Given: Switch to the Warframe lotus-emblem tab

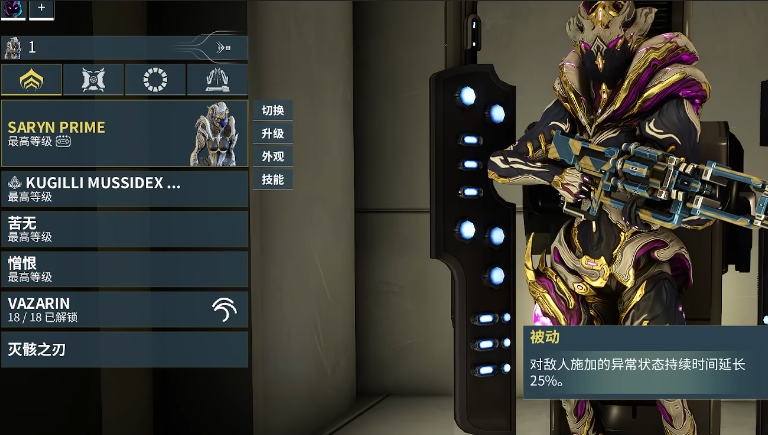Looking at the screenshot, I should (31, 79).
